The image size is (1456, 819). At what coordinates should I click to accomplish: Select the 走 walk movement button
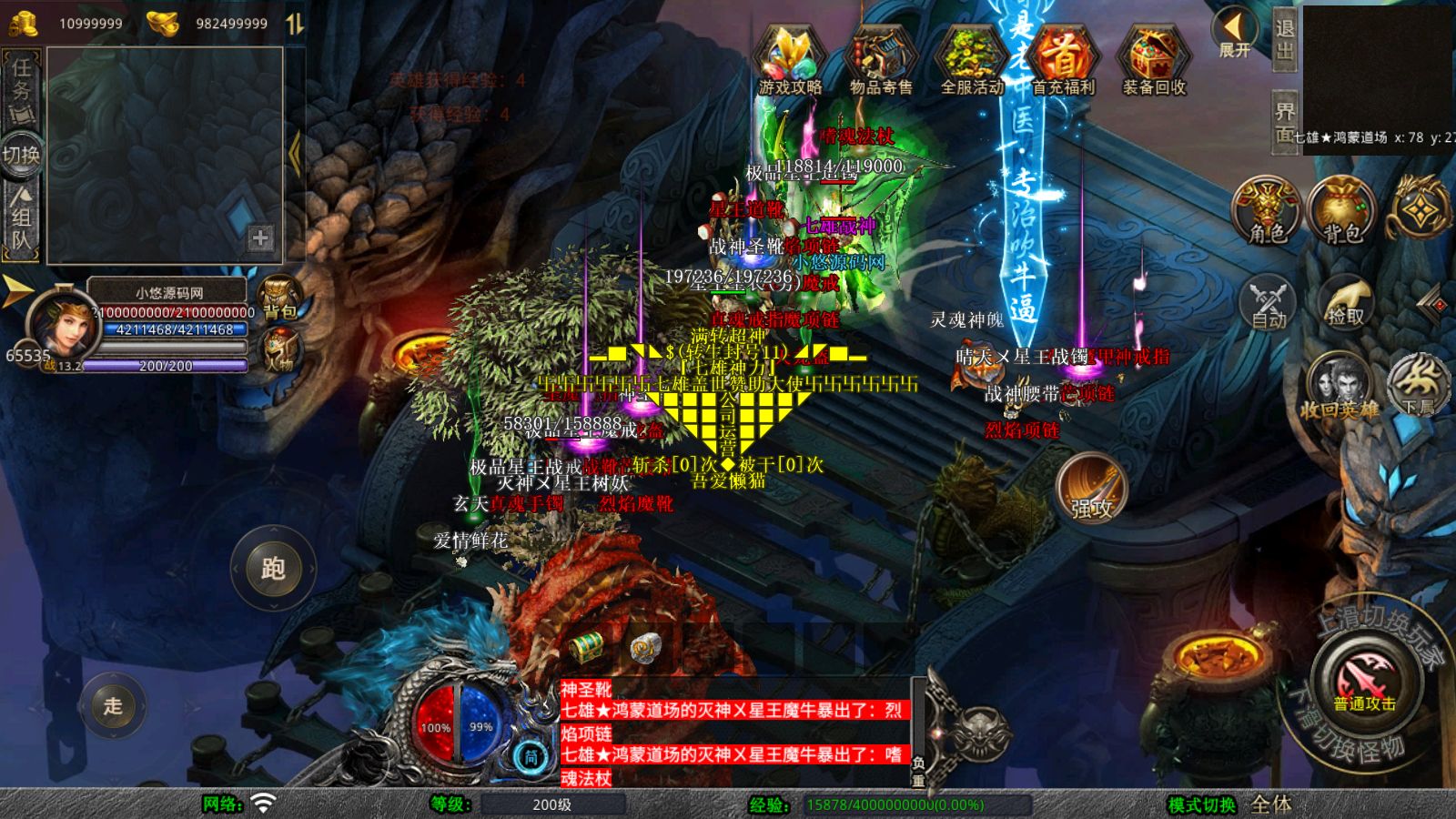point(113,705)
